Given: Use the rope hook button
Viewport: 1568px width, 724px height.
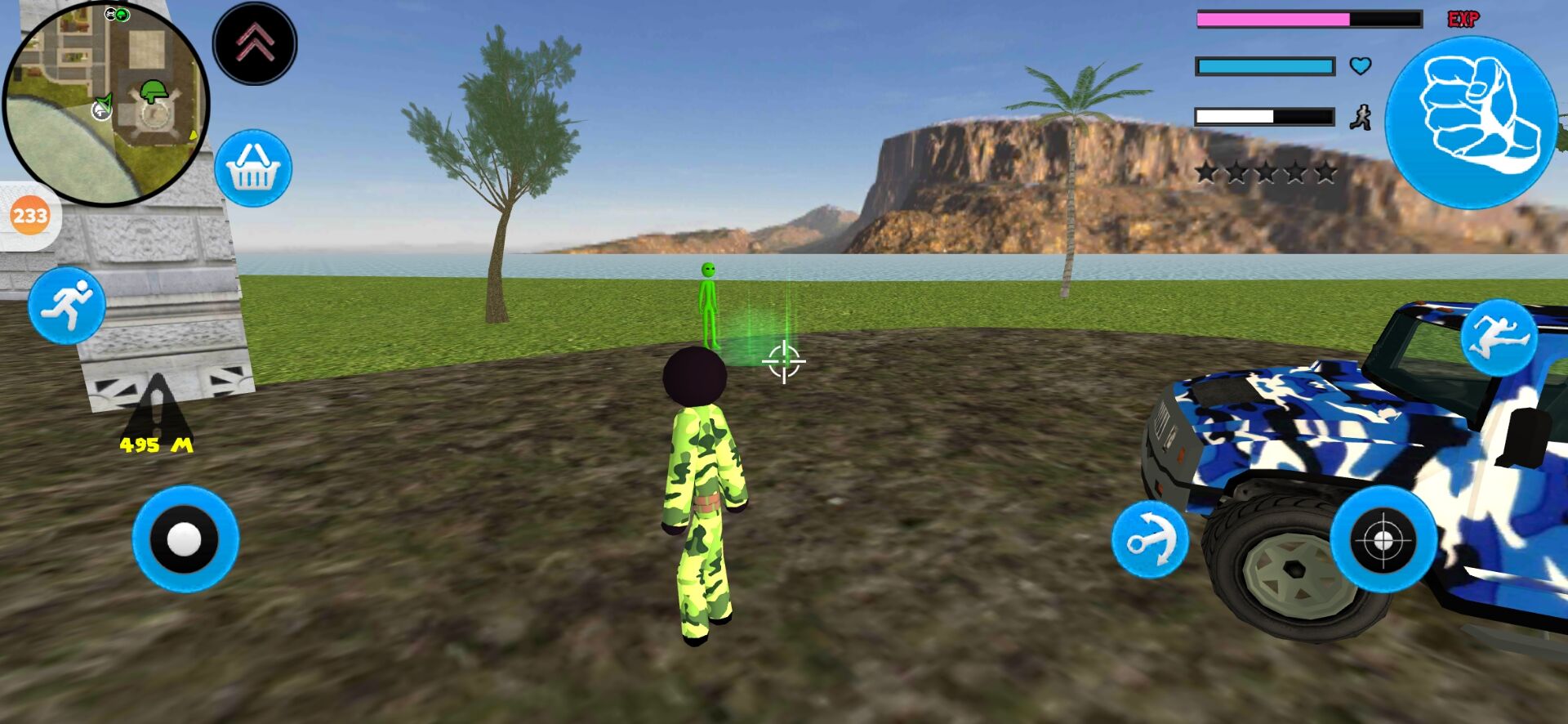Looking at the screenshot, I should pos(1150,539).
